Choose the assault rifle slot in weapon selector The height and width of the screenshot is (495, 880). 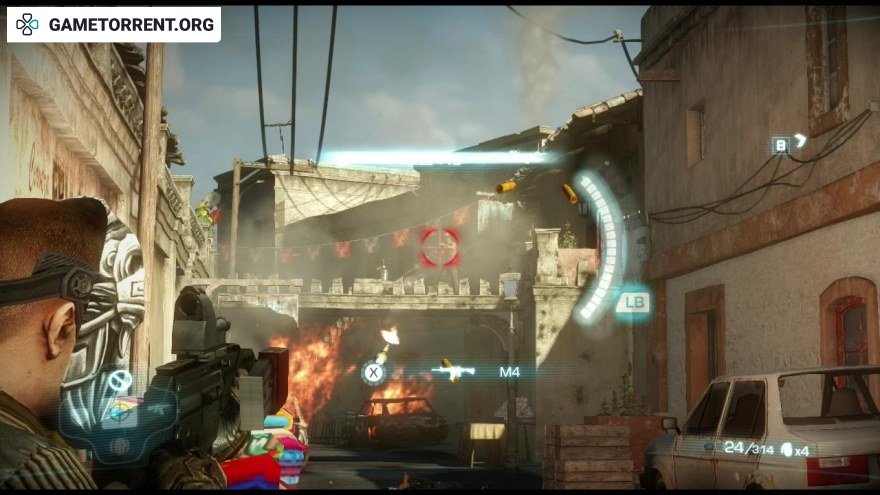click(x=156, y=410)
